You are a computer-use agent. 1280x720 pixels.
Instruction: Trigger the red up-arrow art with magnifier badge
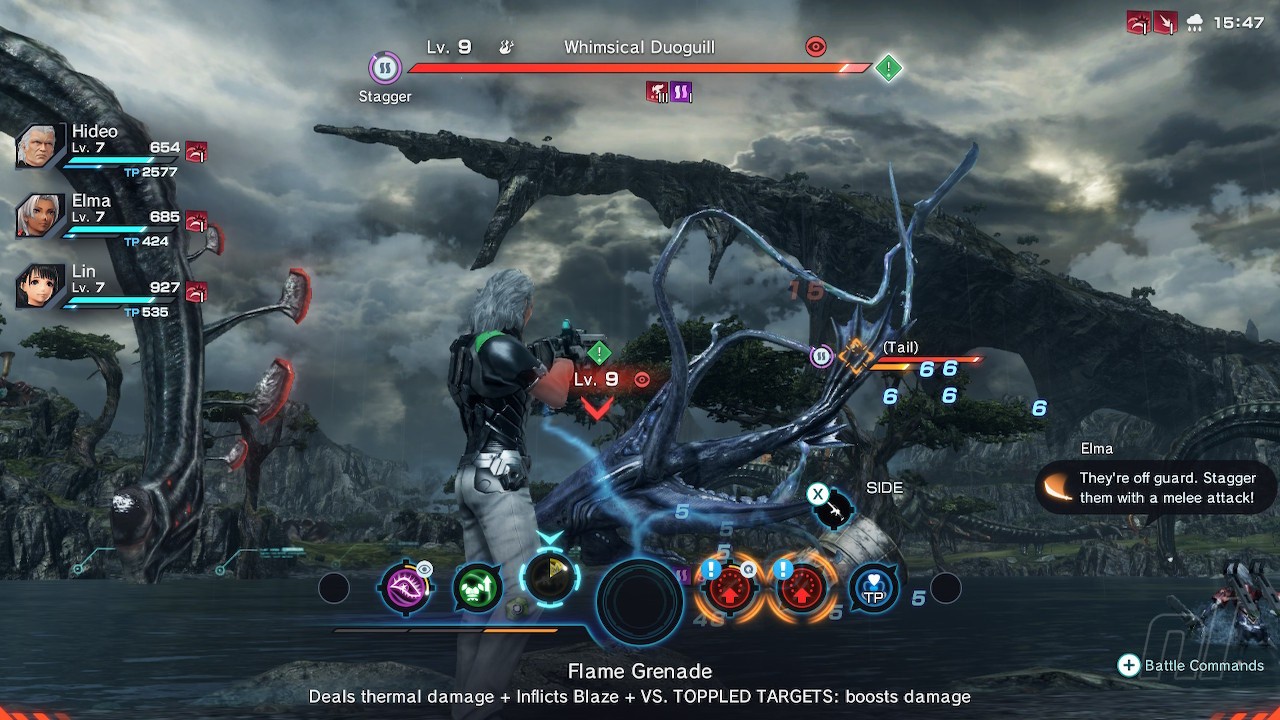coord(729,590)
